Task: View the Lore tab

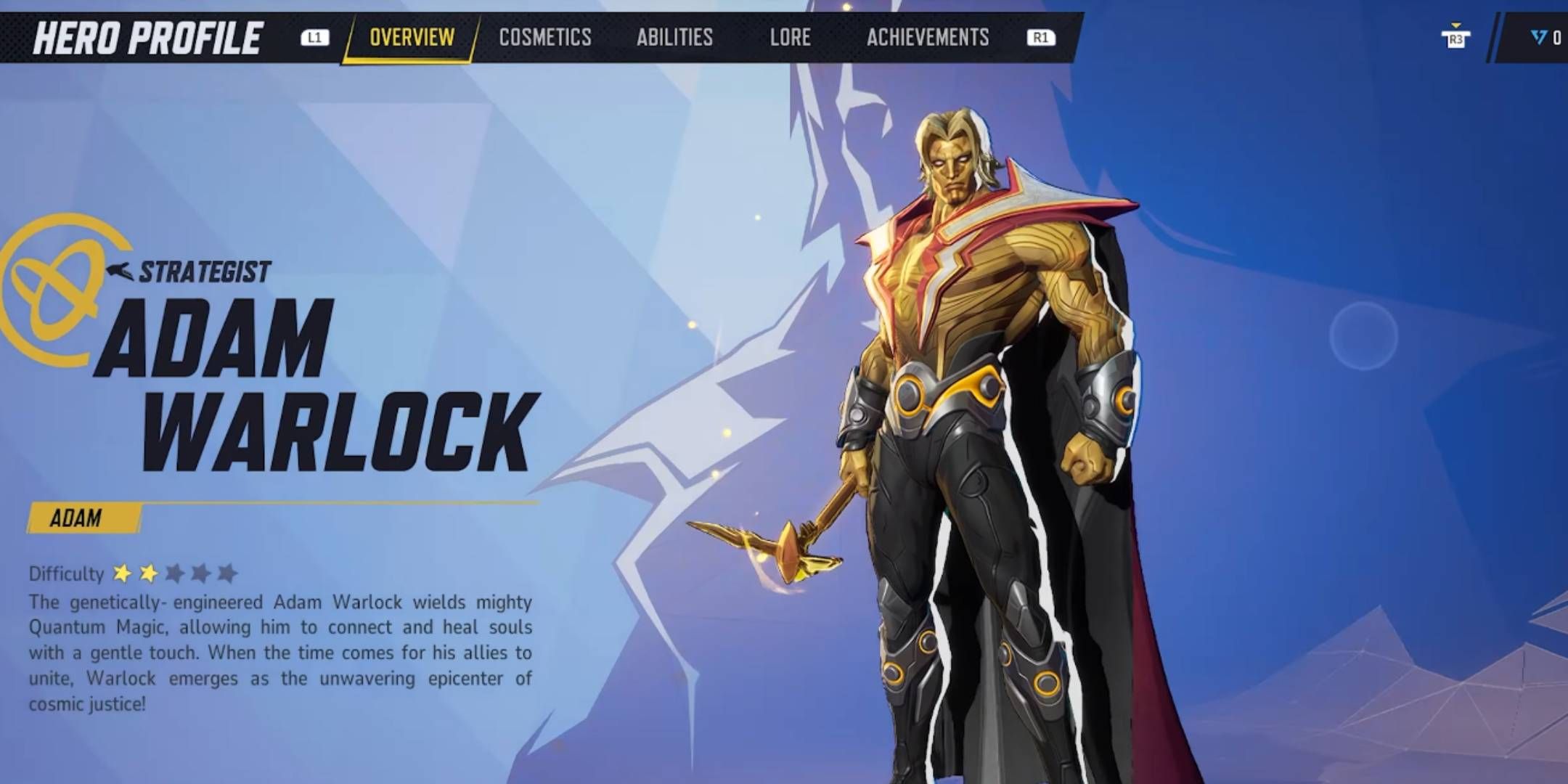Action: coord(790,38)
